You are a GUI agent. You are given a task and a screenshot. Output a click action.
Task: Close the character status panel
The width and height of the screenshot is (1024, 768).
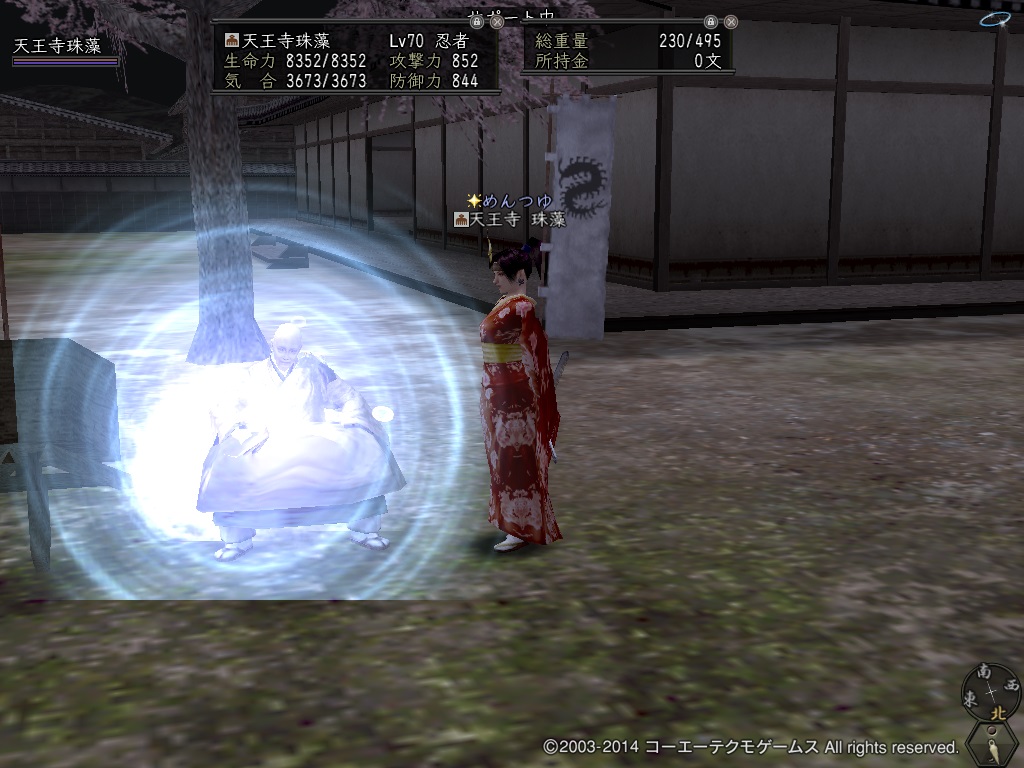click(x=497, y=21)
